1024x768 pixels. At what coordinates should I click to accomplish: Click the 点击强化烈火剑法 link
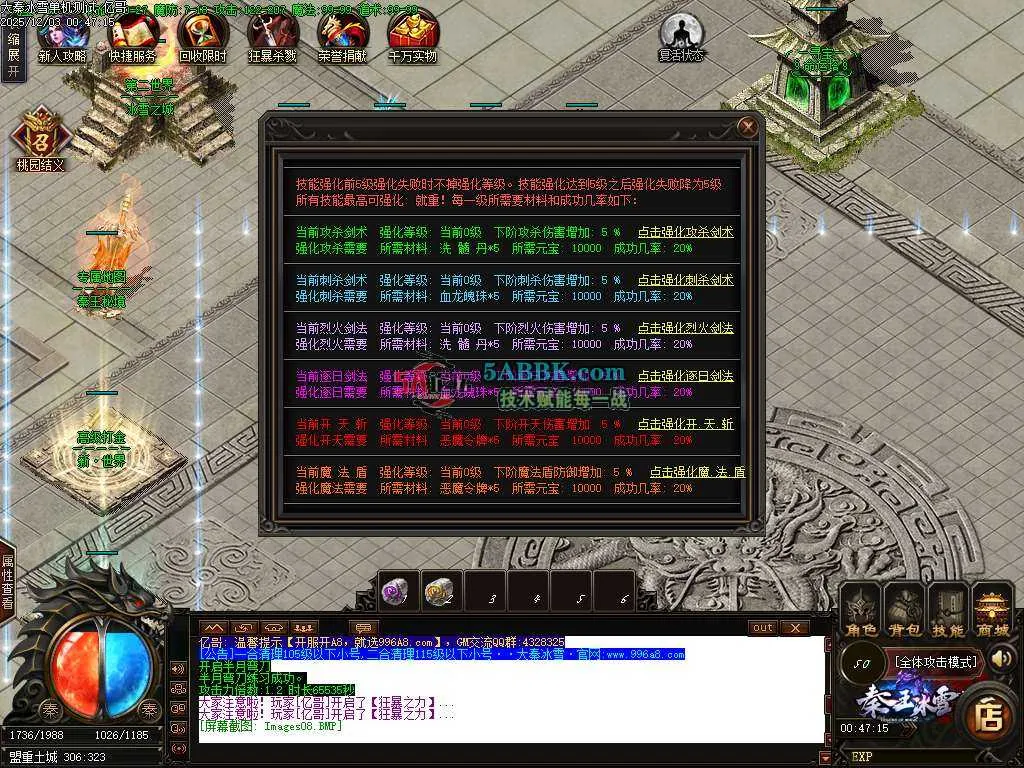point(685,328)
